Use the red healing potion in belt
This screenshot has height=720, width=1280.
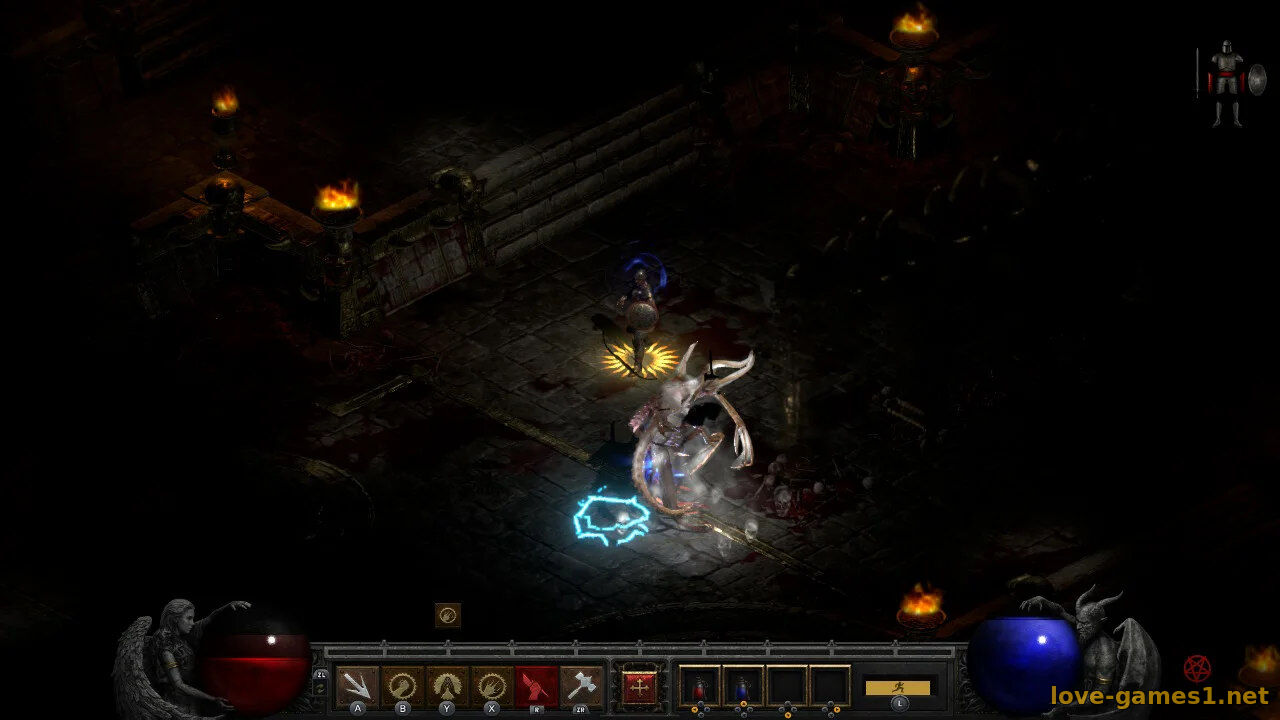pos(699,686)
